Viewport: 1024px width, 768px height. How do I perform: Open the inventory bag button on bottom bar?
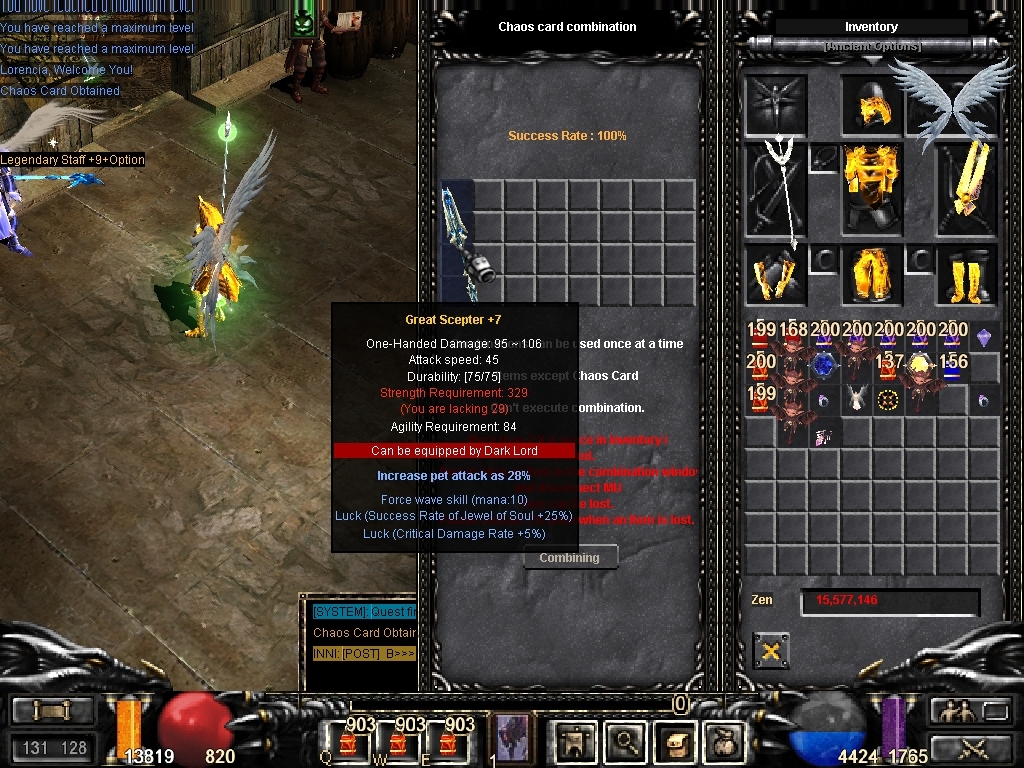(x=723, y=741)
